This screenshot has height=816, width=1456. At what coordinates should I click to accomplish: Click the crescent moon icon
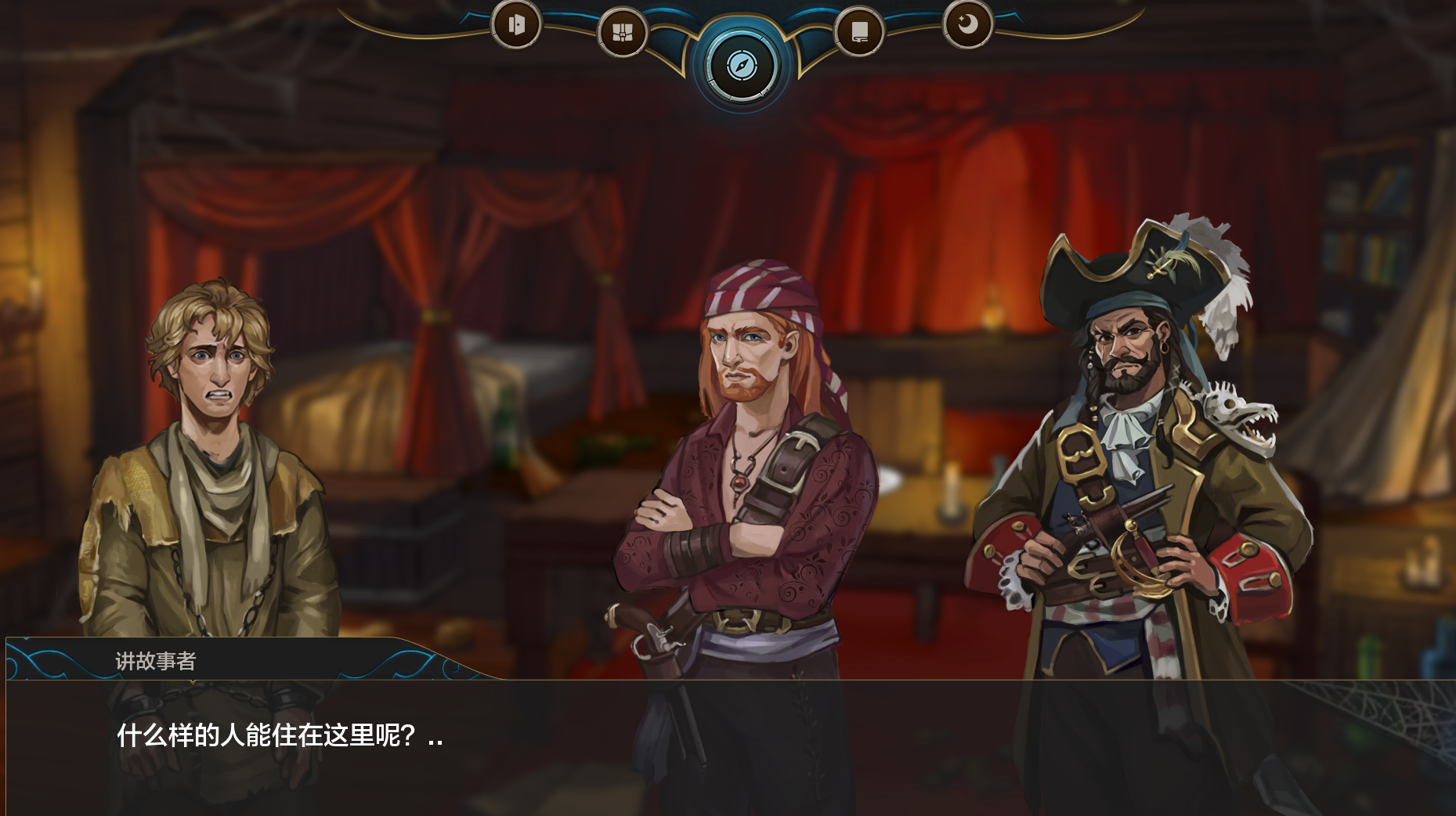tap(967, 25)
